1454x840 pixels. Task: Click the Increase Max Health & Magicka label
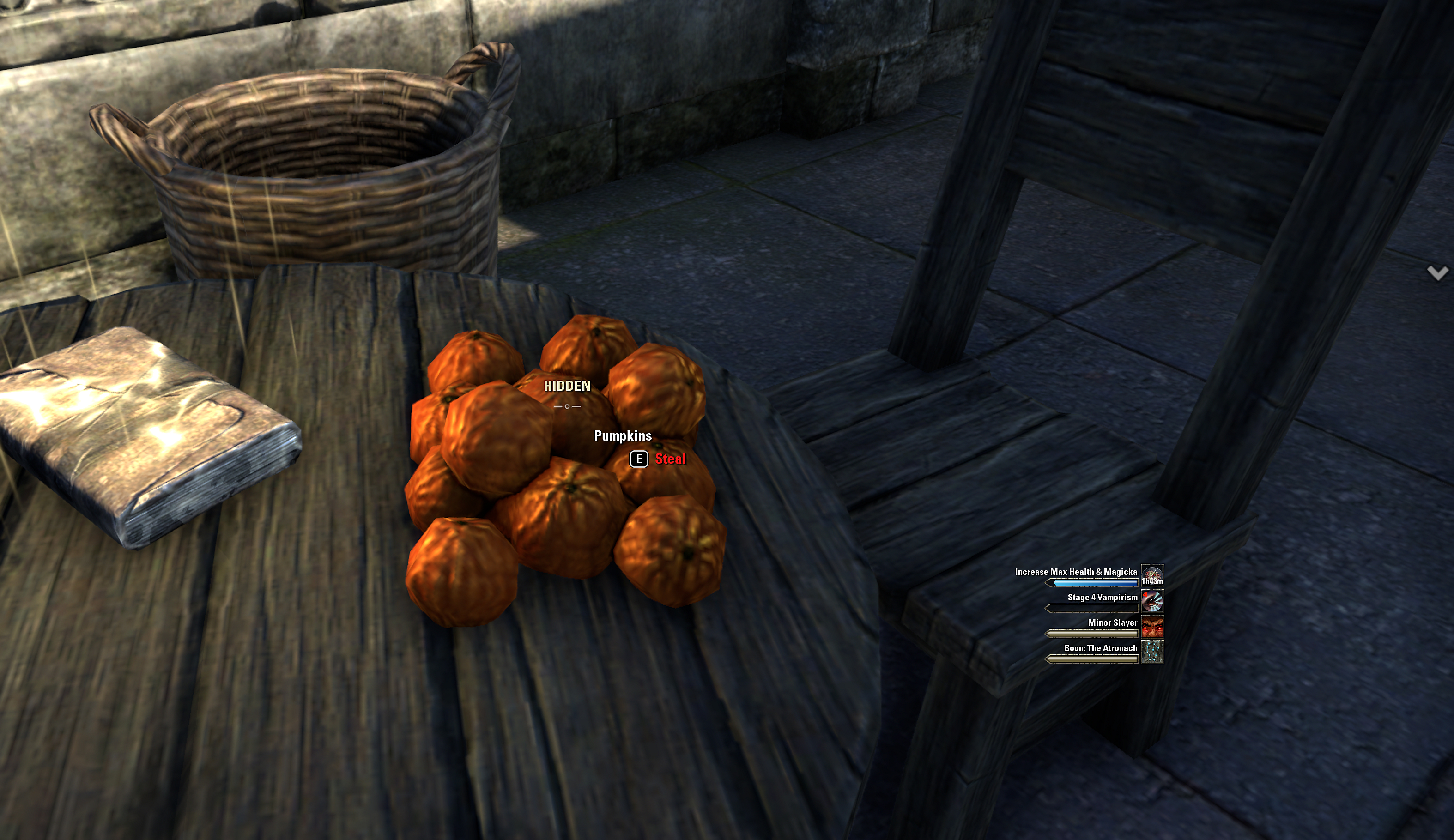tap(1076, 572)
